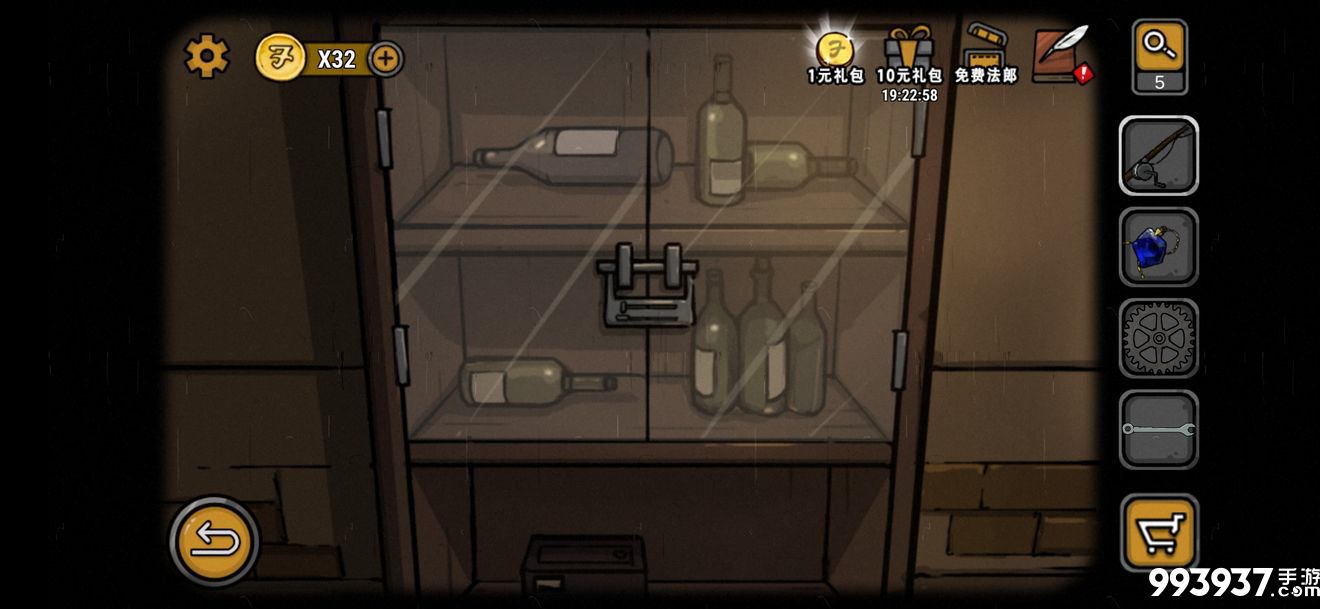Open the gear settings menu
Image resolution: width=1320 pixels, height=609 pixels.
[206, 57]
